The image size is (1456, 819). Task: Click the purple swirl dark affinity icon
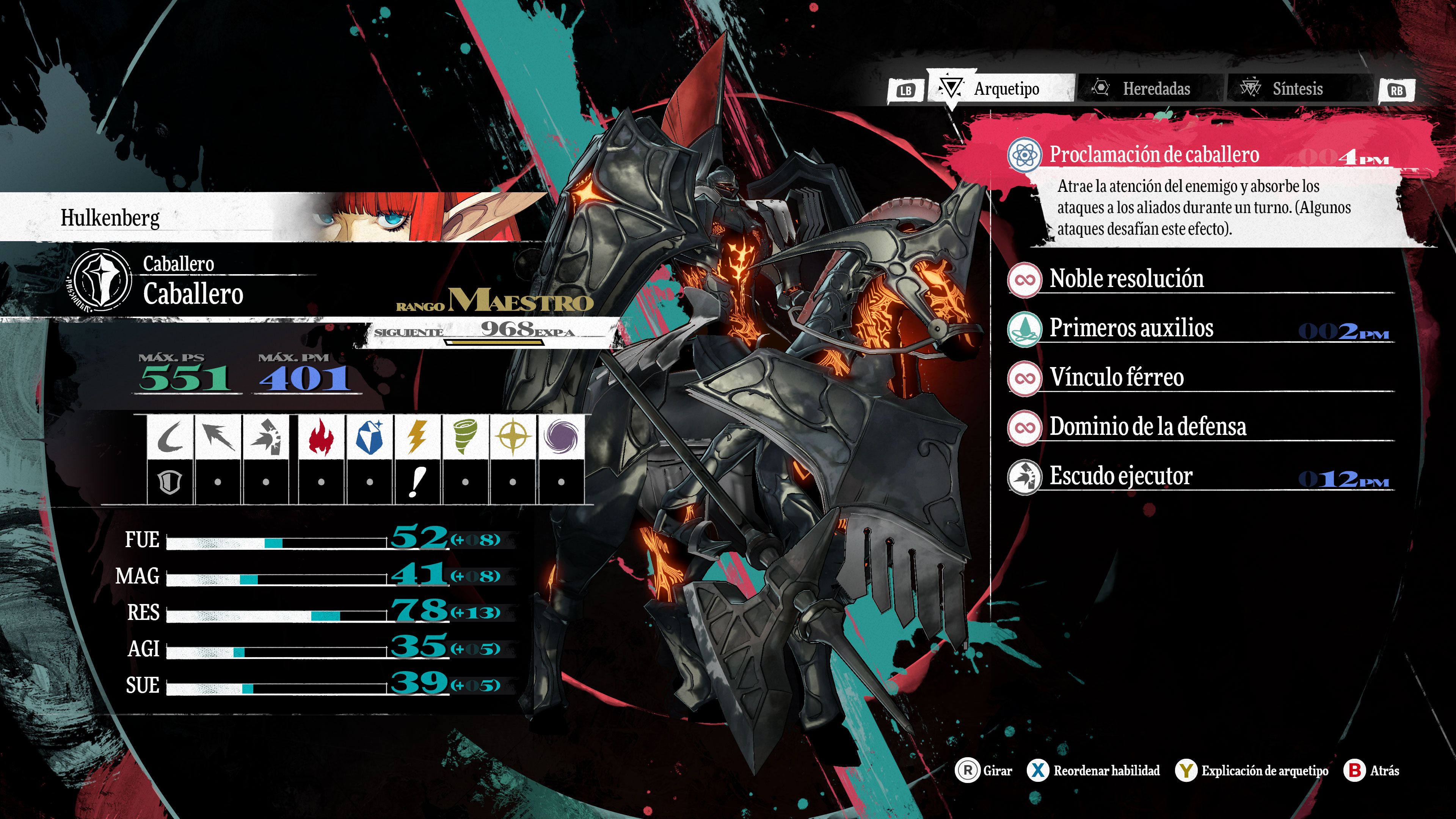coord(561,437)
